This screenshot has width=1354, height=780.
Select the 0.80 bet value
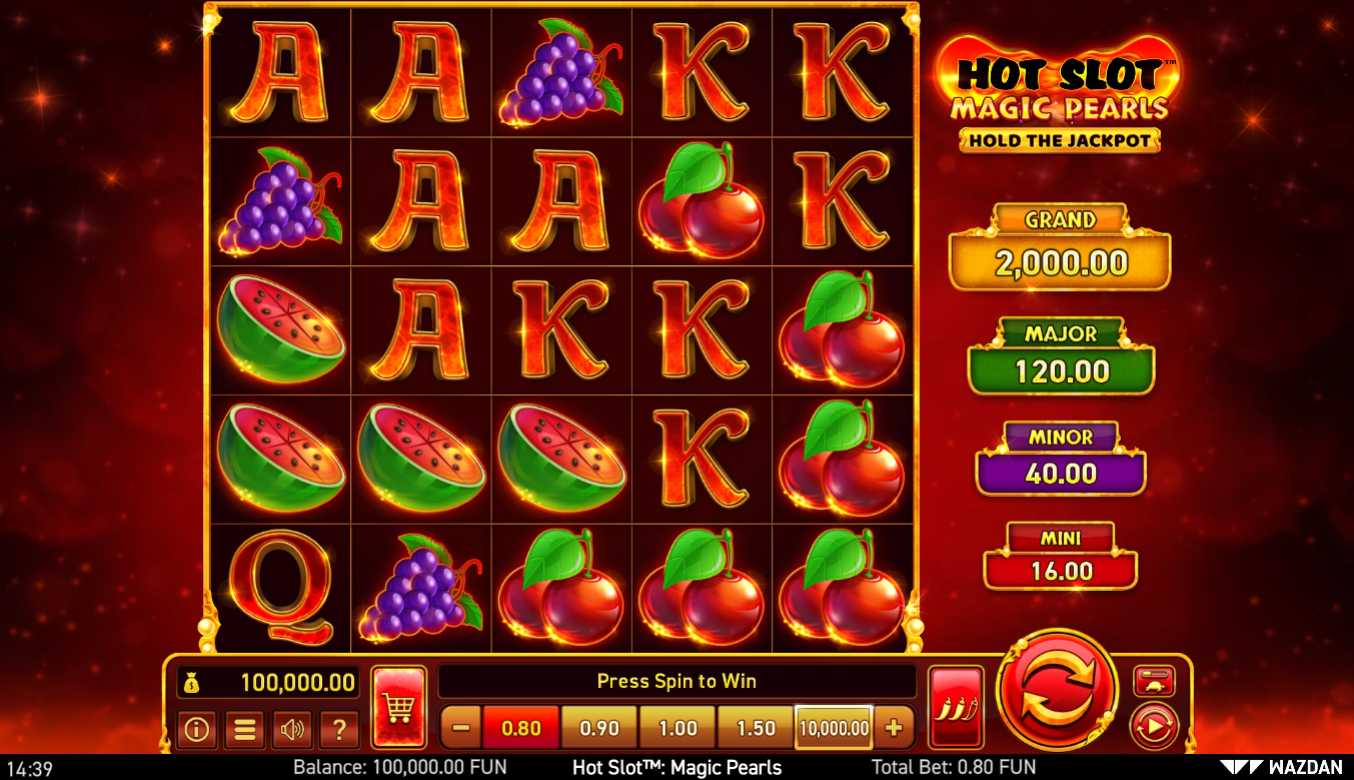pos(521,728)
